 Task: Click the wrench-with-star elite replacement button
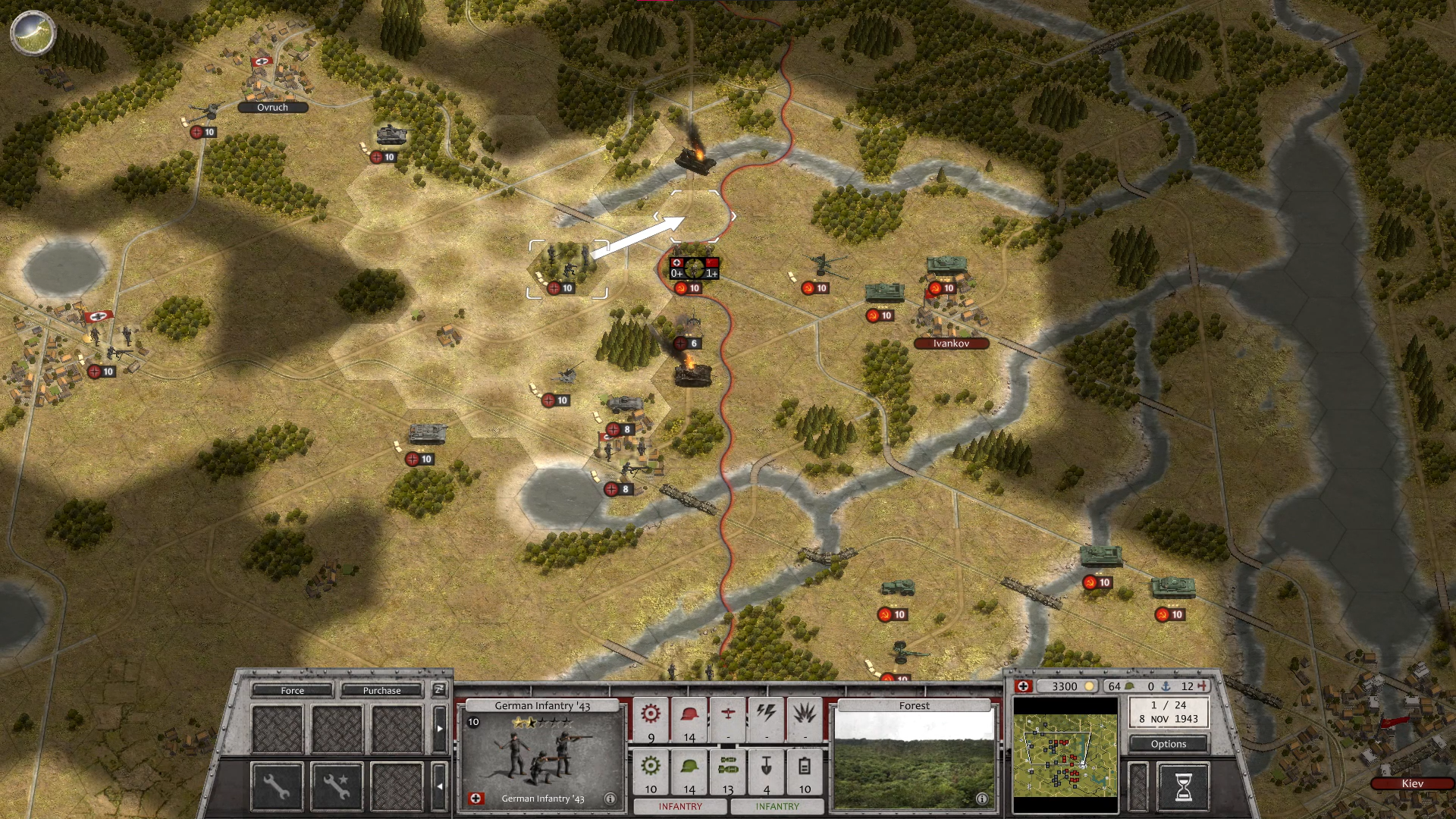pyautogui.click(x=337, y=786)
